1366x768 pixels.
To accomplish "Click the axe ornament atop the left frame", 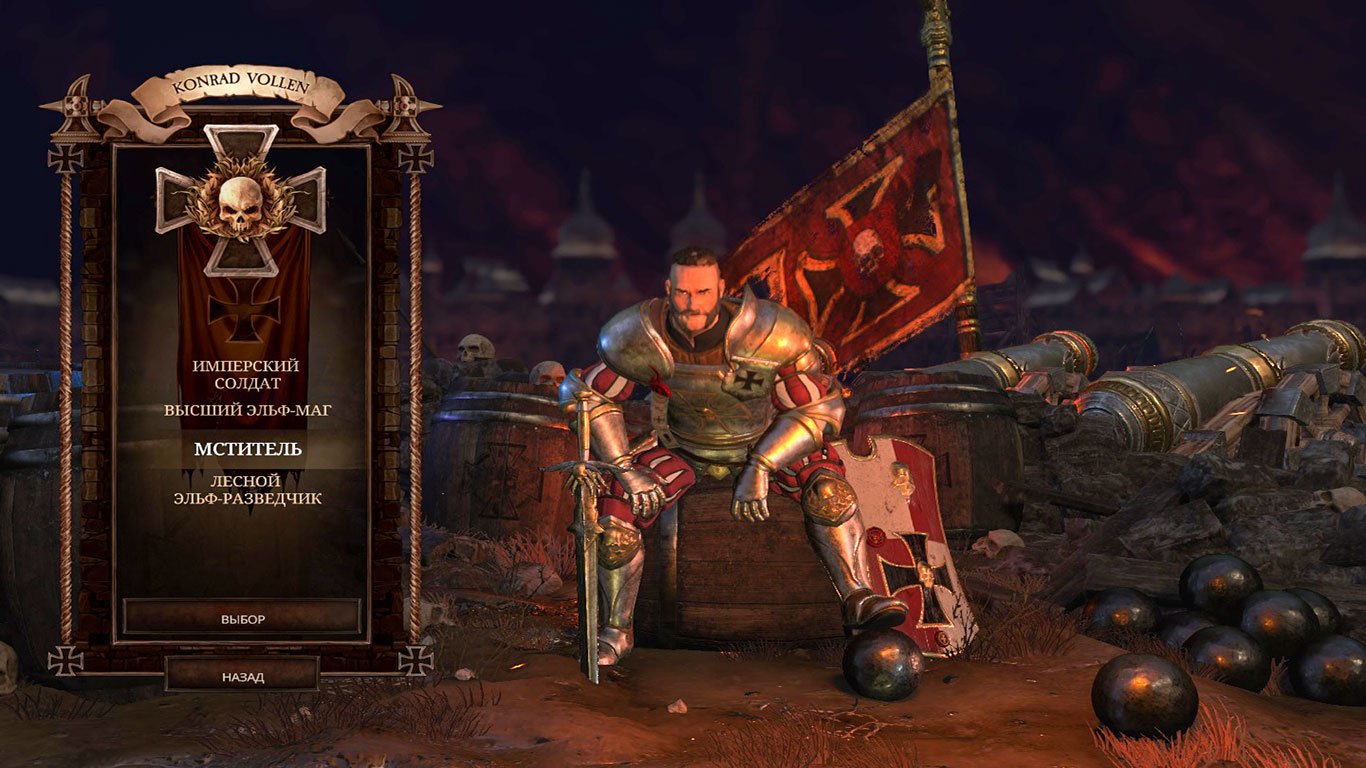I will click(75, 105).
